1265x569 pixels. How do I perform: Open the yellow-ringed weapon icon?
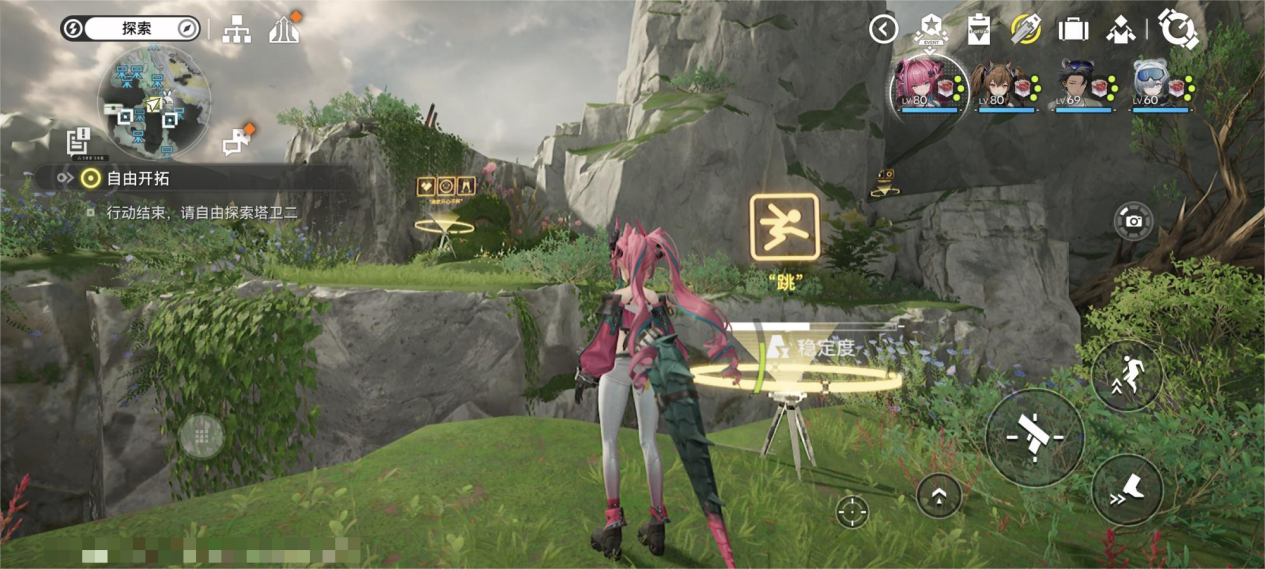1025,29
